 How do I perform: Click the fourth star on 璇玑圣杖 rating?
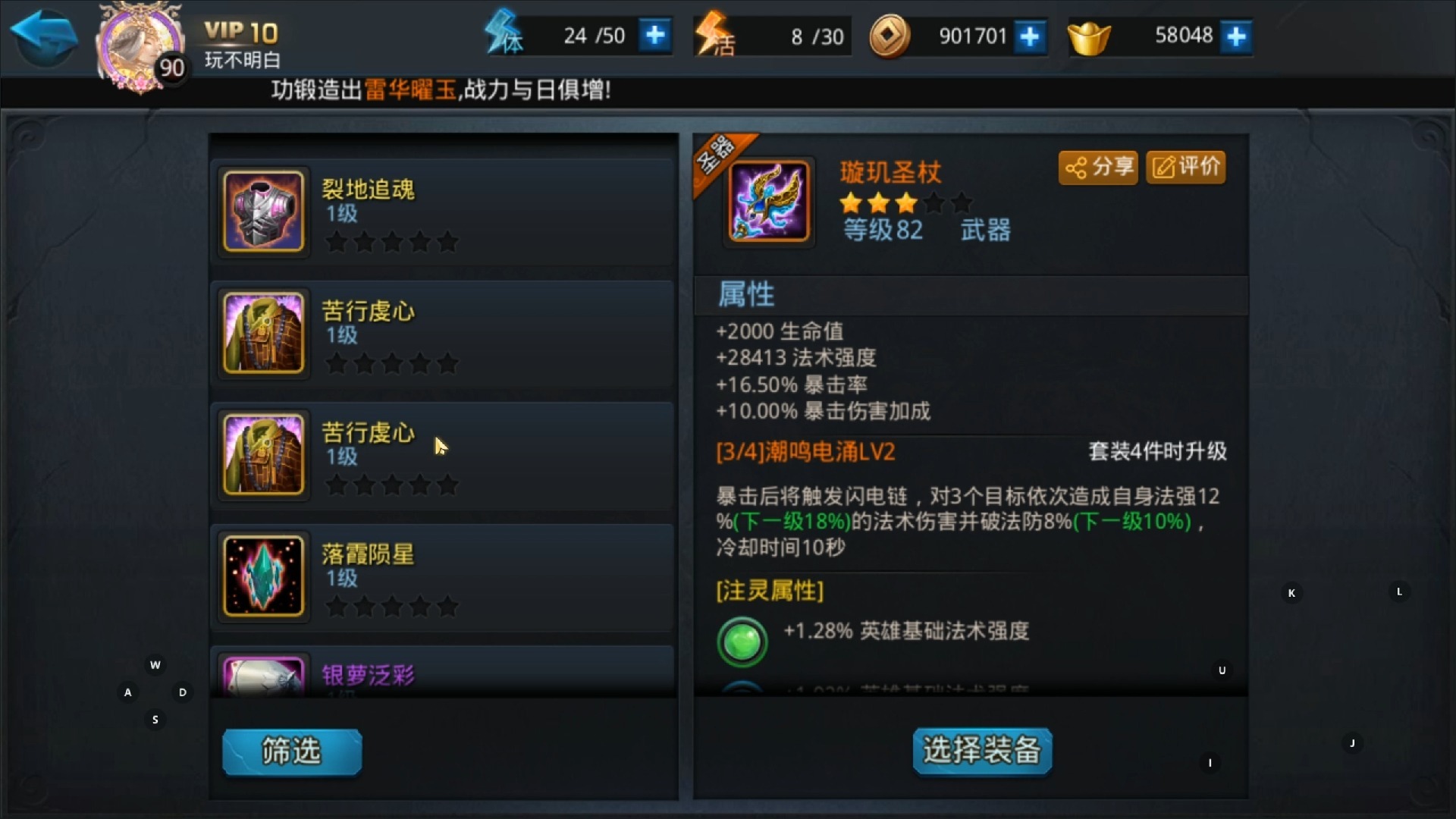934,202
